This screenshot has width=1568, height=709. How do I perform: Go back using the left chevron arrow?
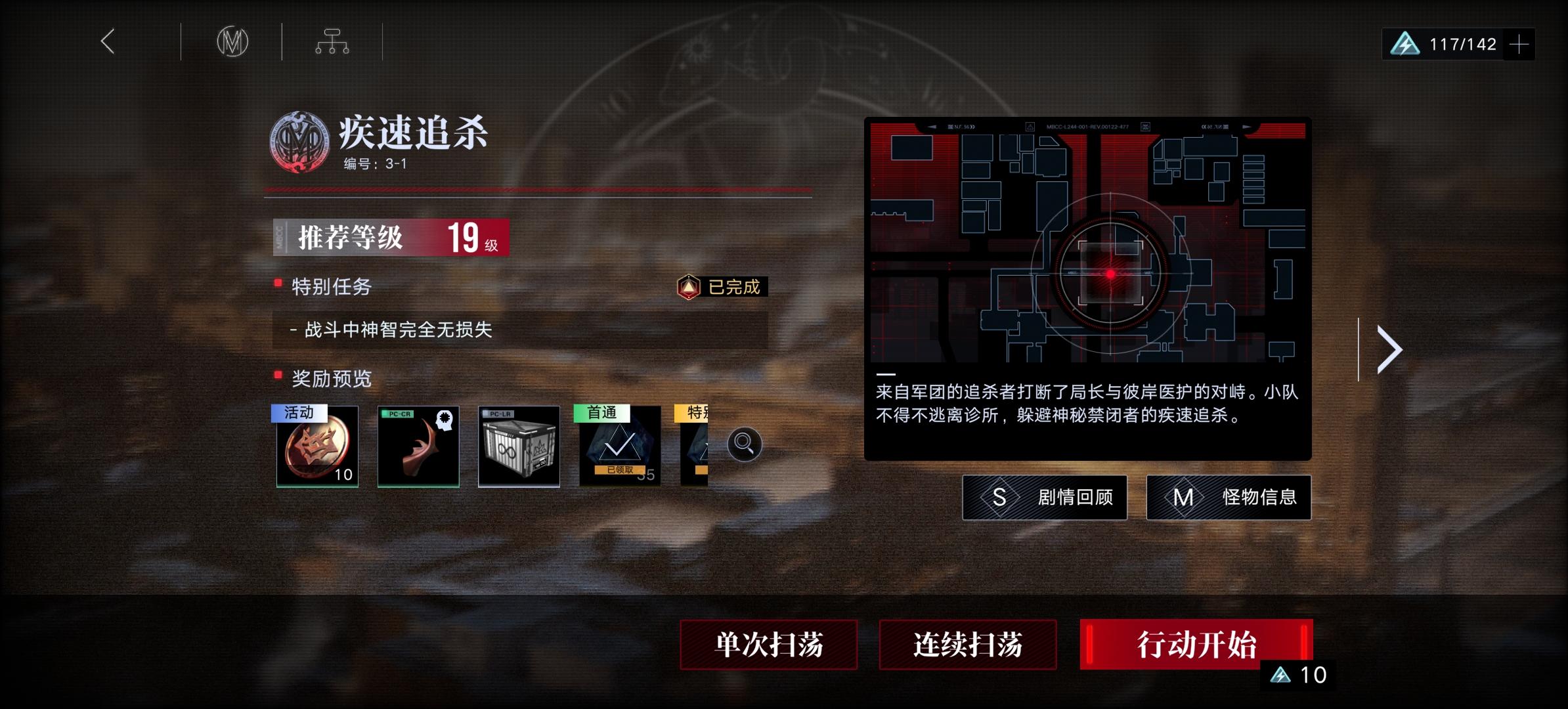tap(107, 41)
